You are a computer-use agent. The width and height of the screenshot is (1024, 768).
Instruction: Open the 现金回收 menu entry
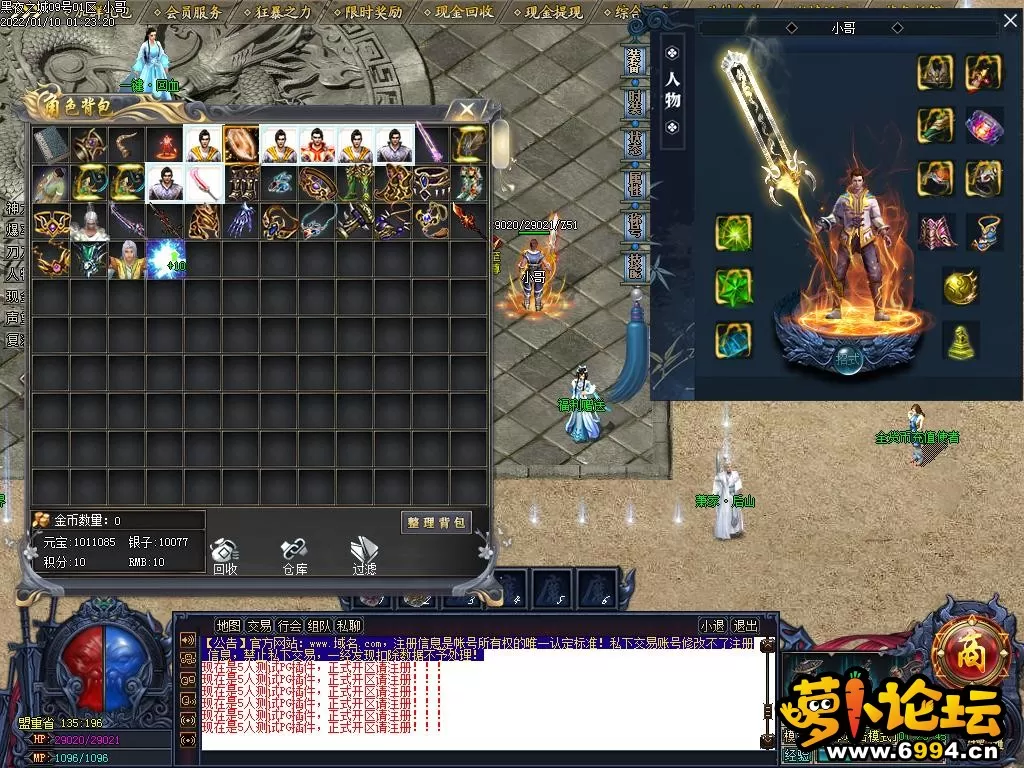pos(463,12)
